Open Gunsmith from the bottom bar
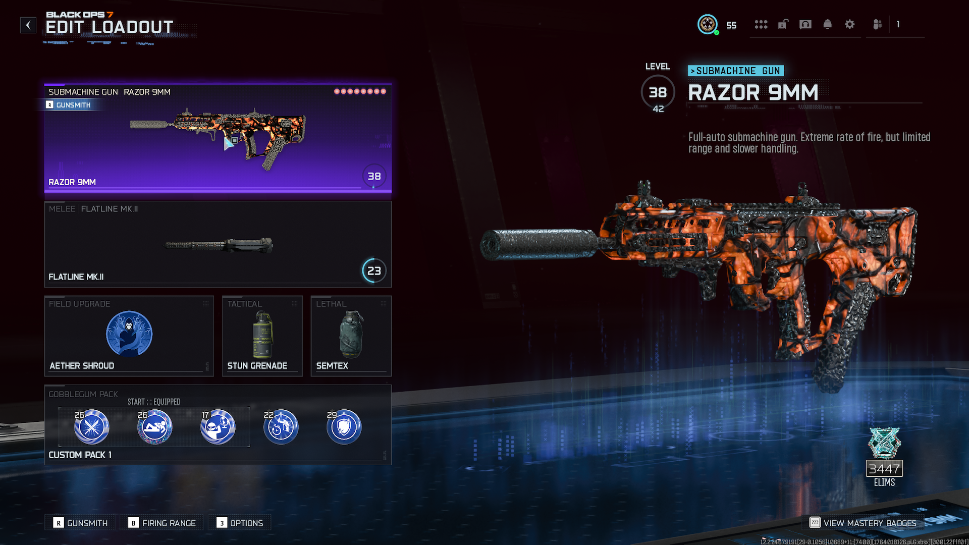Image resolution: width=969 pixels, height=545 pixels. [81, 522]
